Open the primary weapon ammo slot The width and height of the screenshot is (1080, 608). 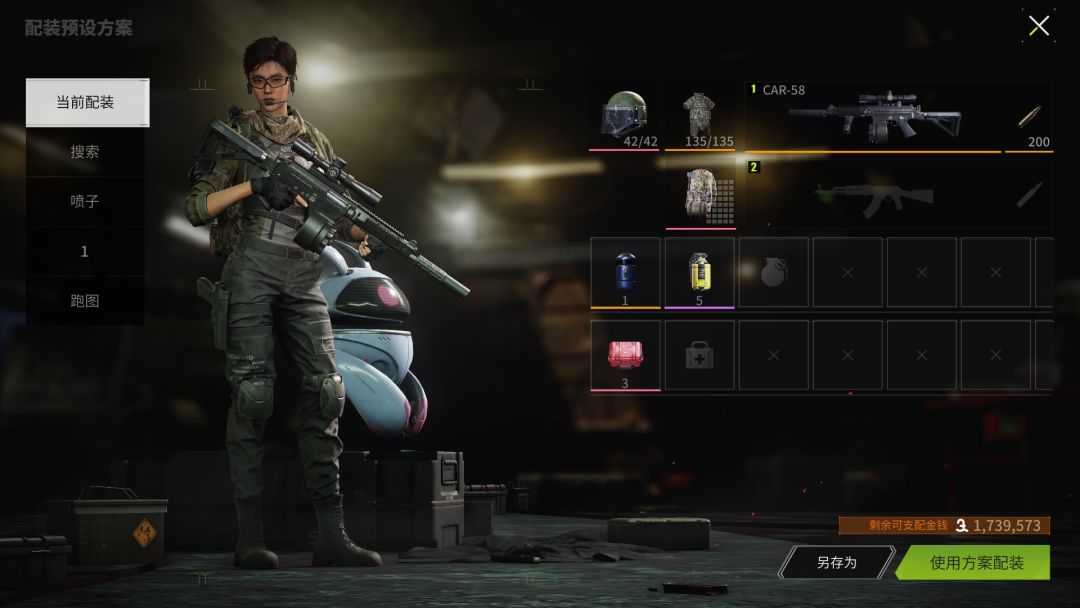click(x=1028, y=117)
